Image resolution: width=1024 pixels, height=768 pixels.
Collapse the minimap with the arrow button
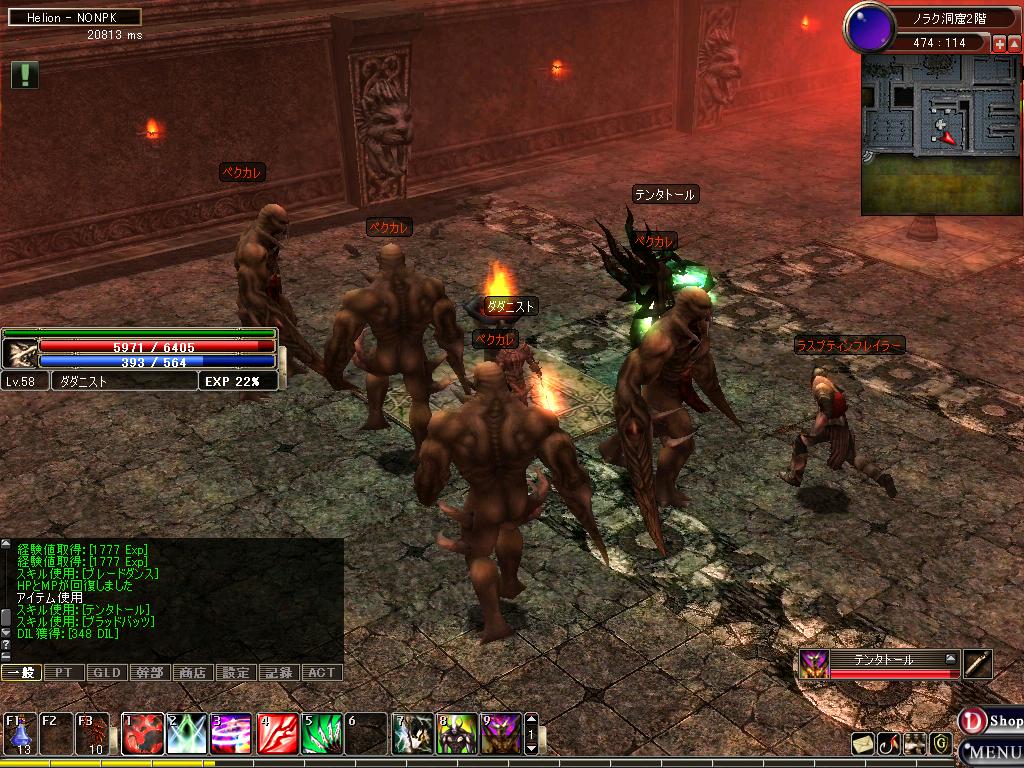(1015, 44)
